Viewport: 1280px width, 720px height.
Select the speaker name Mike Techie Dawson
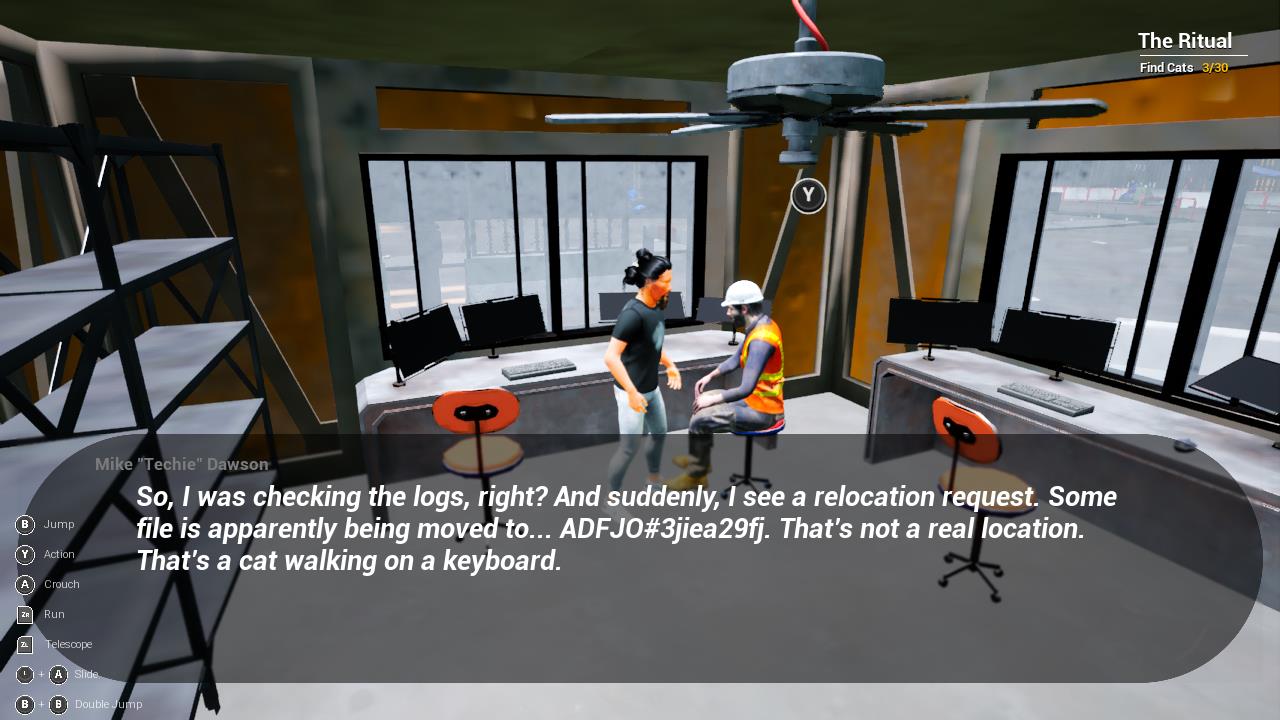(x=178, y=464)
